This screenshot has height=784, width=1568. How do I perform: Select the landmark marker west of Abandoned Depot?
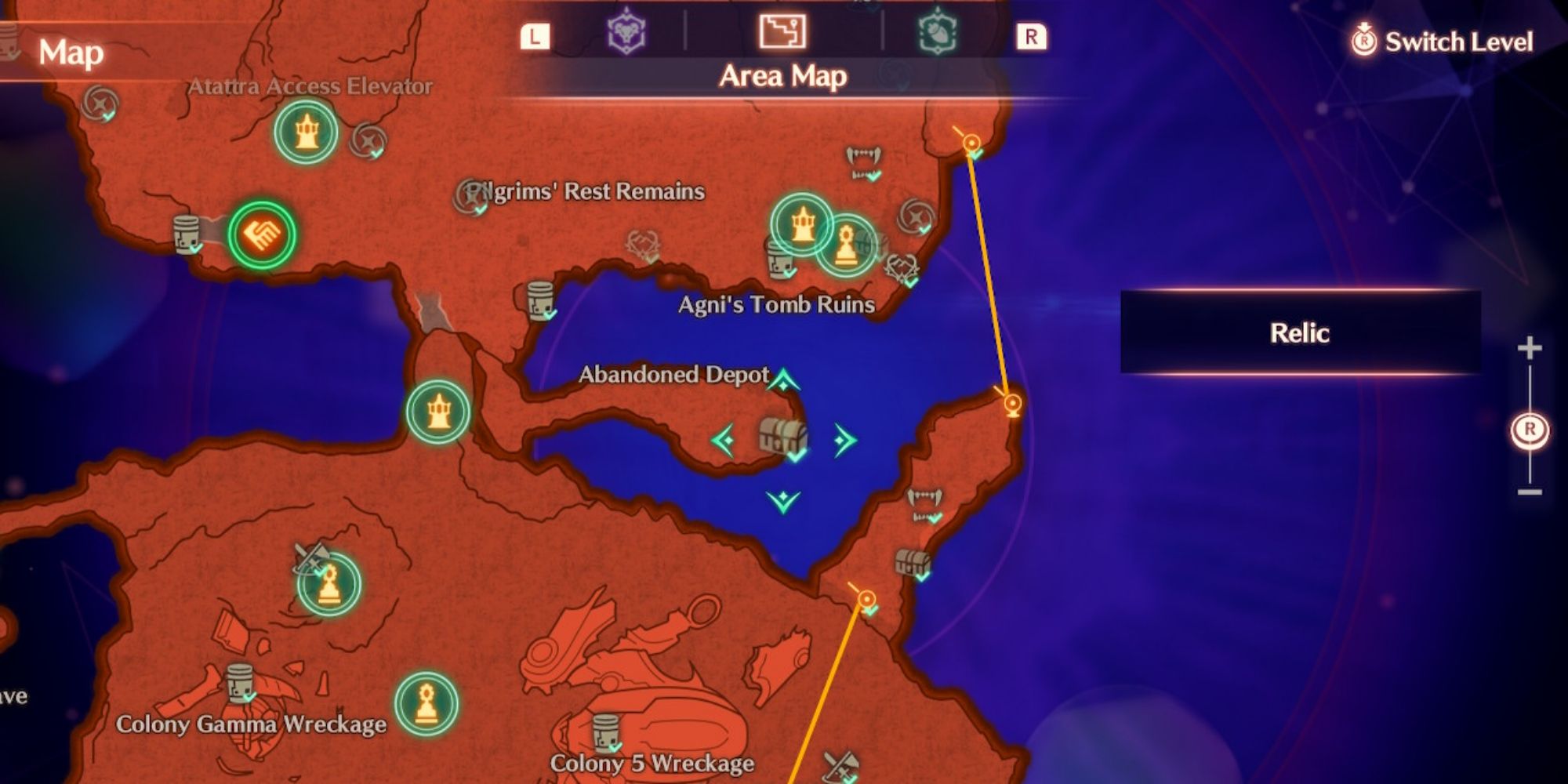point(438,412)
